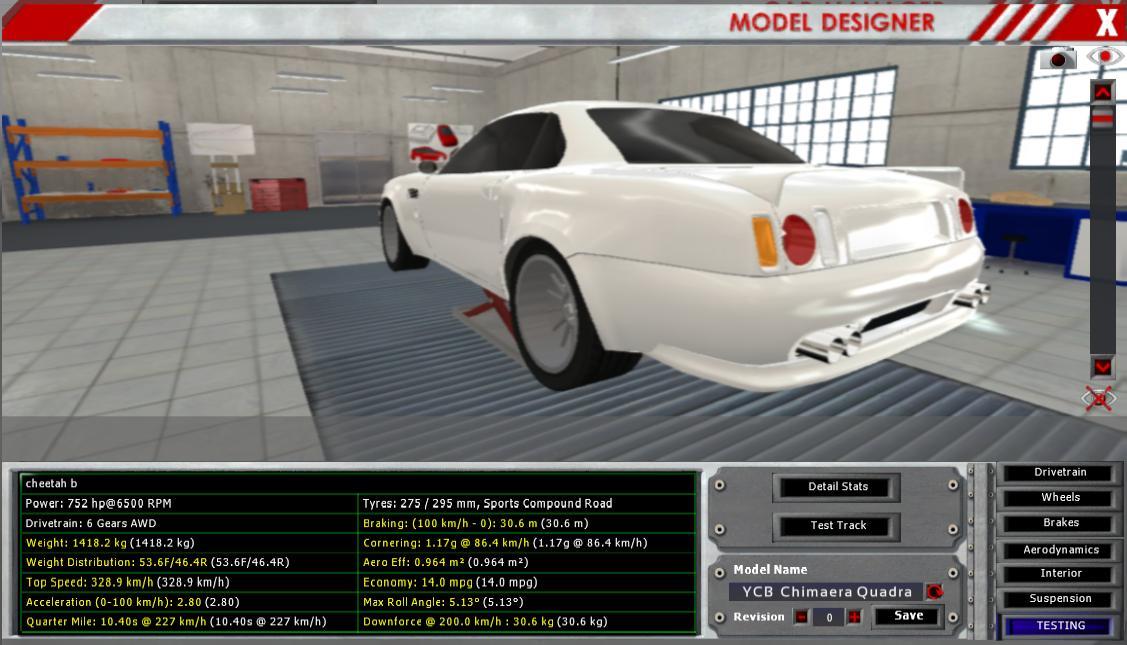This screenshot has width=1127, height=645.
Task: Save the car model
Action: tap(908, 616)
